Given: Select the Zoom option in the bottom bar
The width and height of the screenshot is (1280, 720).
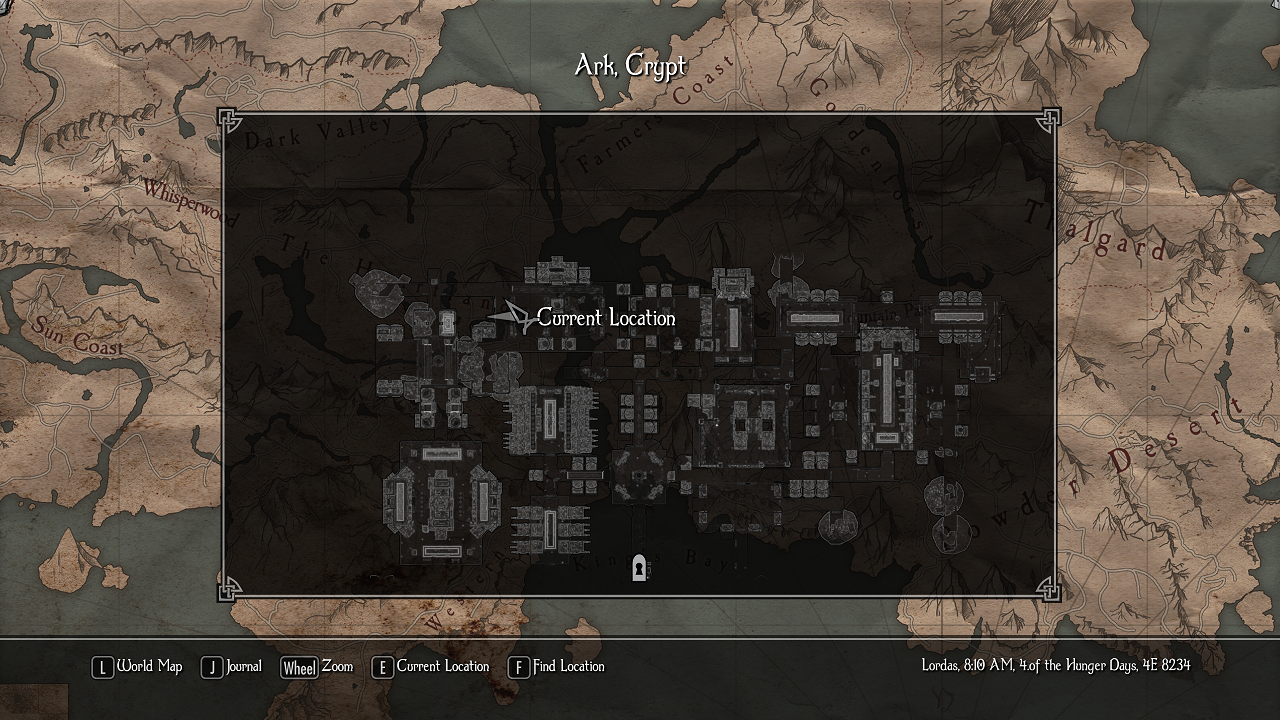Looking at the screenshot, I should pyautogui.click(x=317, y=667).
